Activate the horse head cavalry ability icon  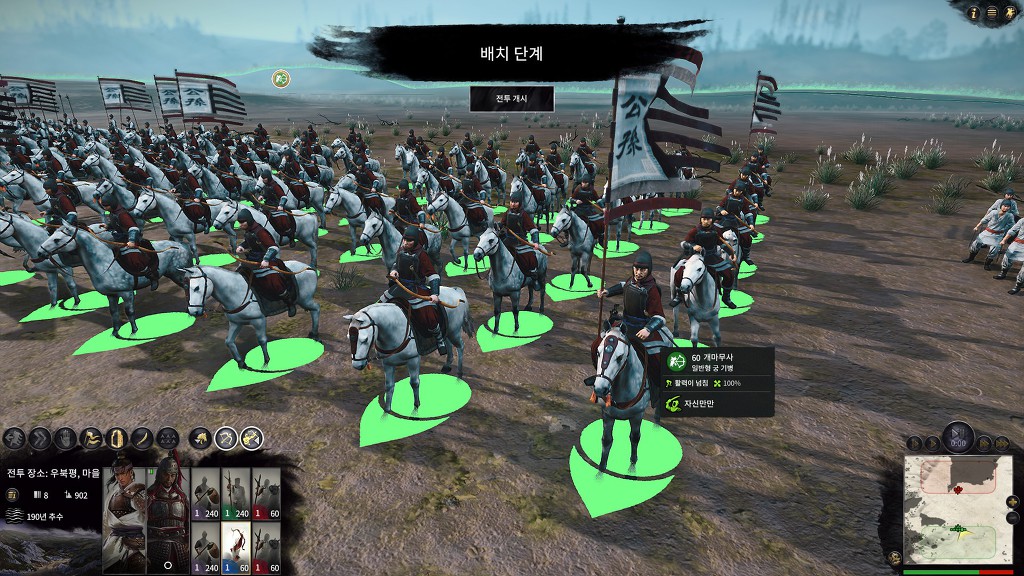coord(200,437)
